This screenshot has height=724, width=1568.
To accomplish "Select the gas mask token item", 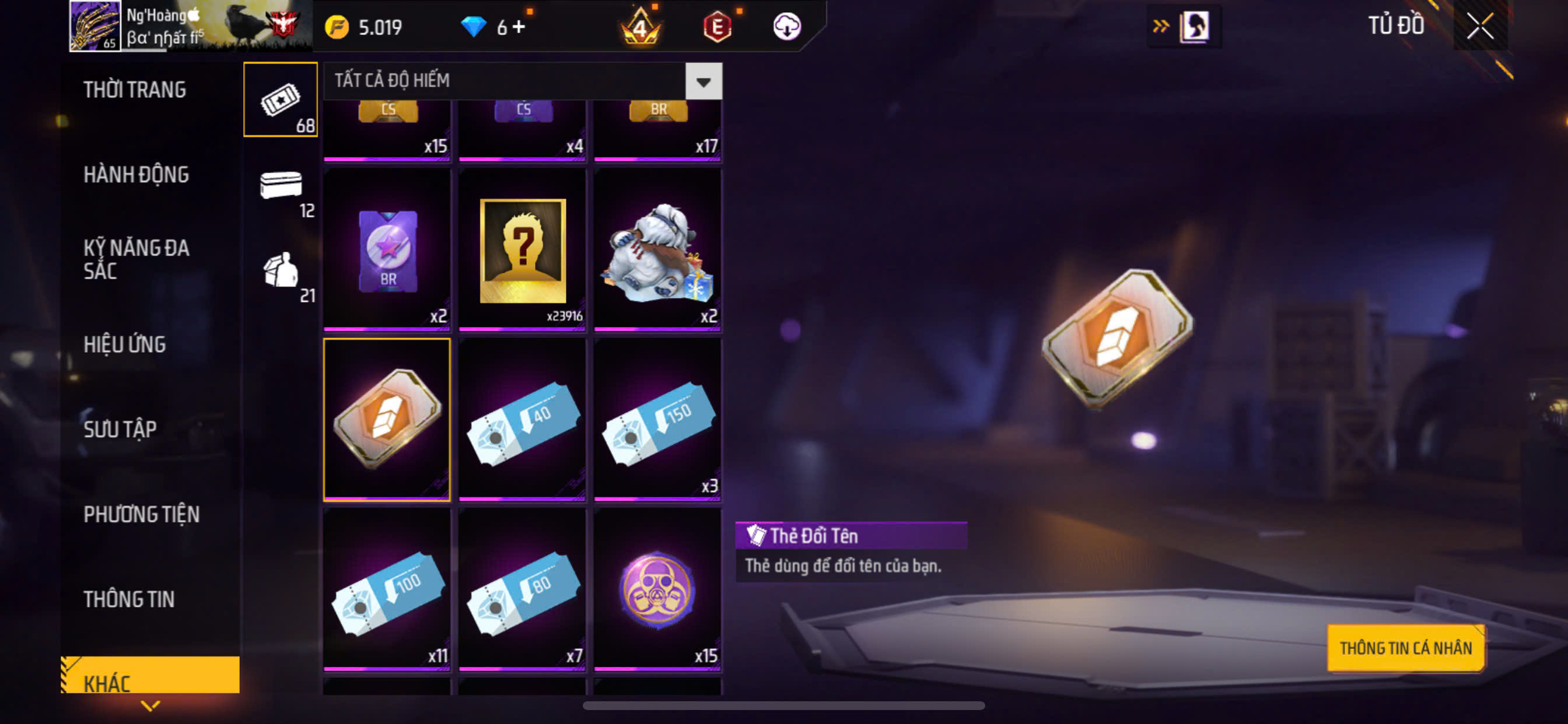I will 657,589.
